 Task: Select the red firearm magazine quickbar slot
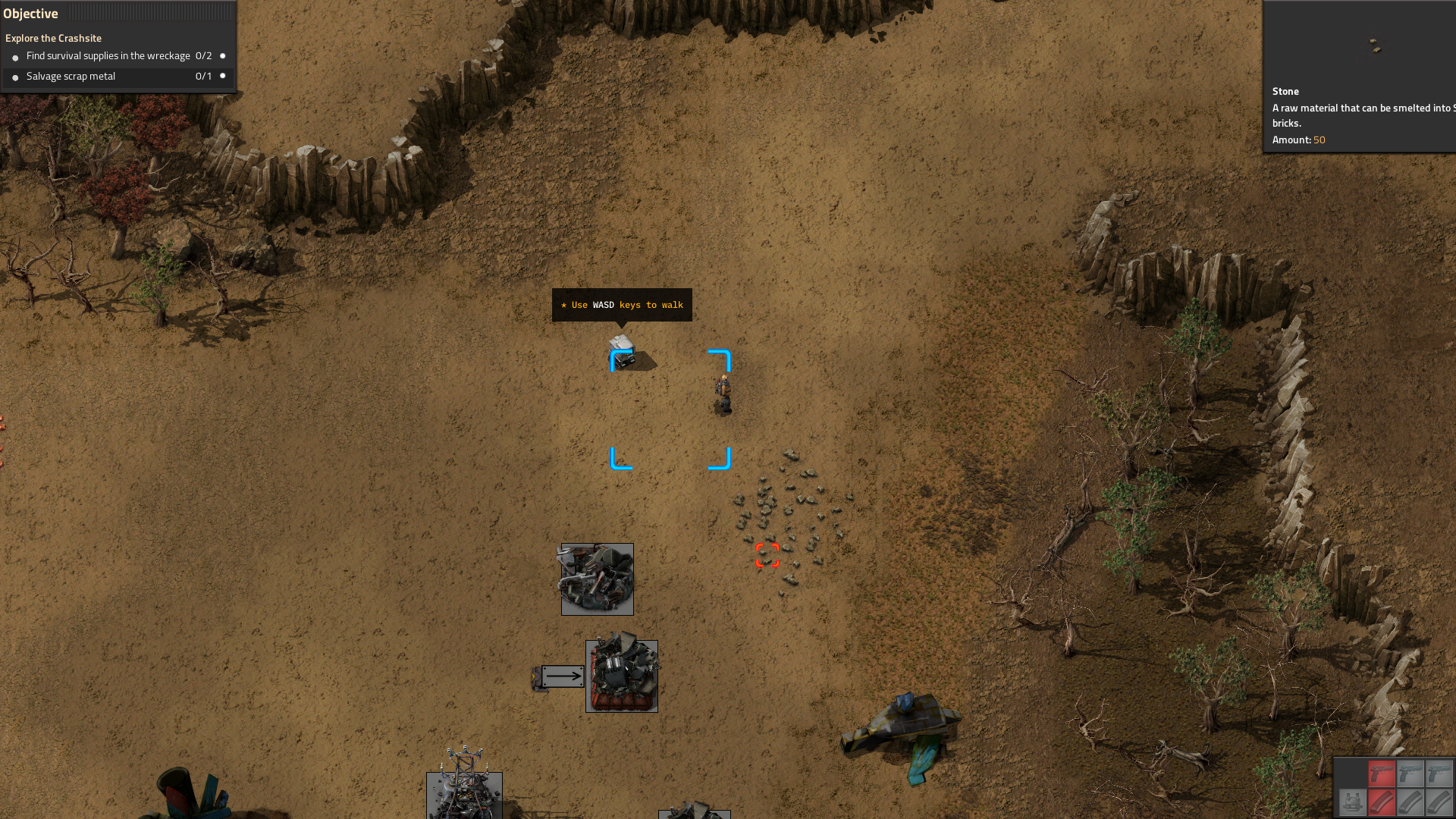click(1382, 802)
